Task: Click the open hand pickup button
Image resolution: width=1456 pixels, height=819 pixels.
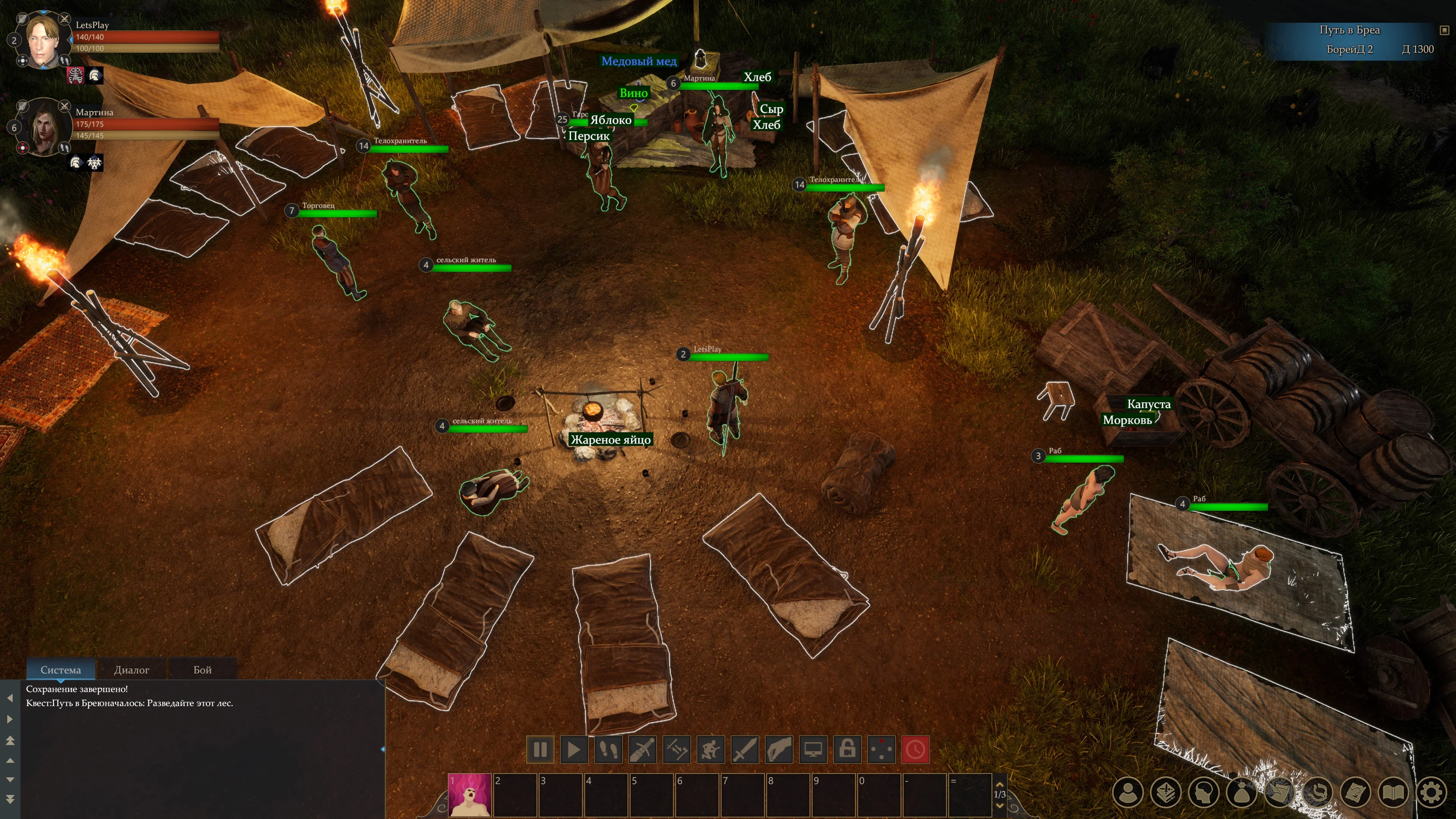Action: pos(779,750)
